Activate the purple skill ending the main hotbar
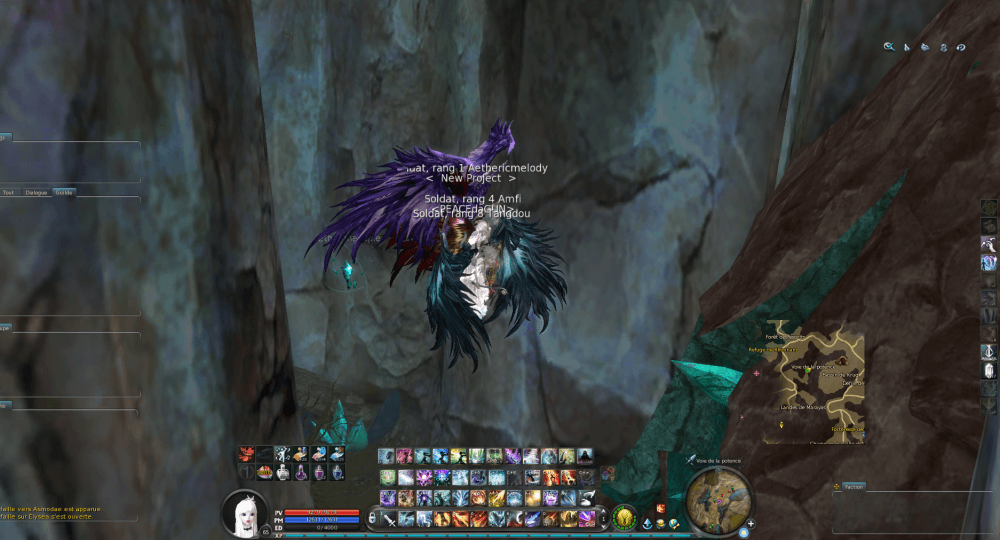 [x=588, y=518]
